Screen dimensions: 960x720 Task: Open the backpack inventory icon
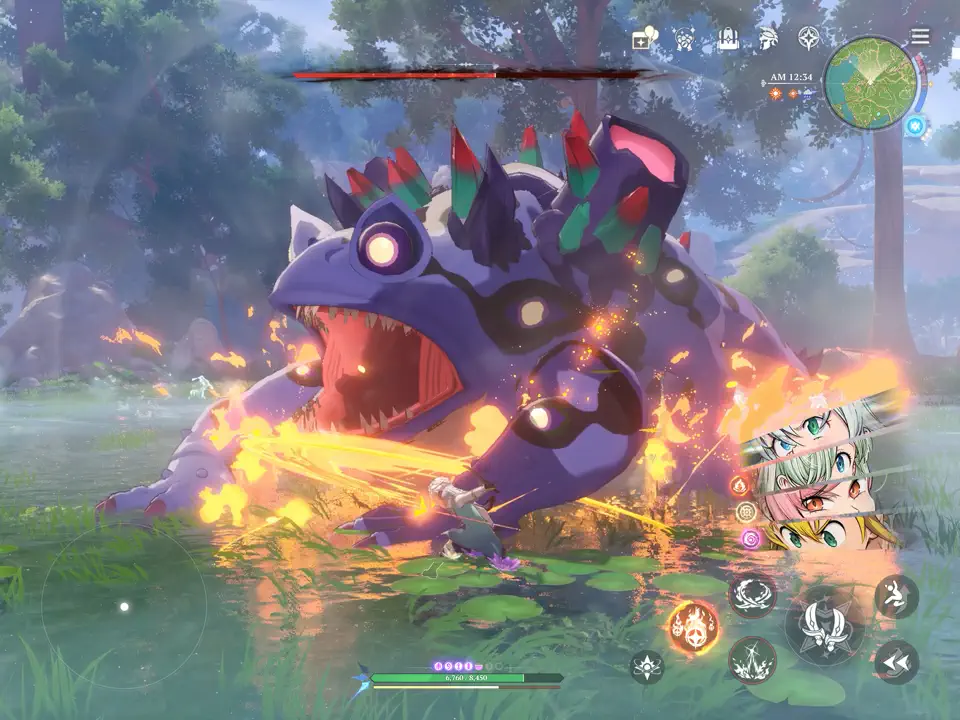(728, 39)
